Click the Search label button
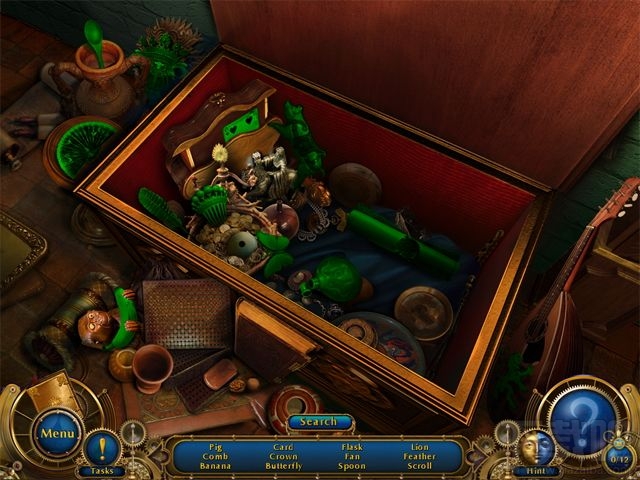 319,422
